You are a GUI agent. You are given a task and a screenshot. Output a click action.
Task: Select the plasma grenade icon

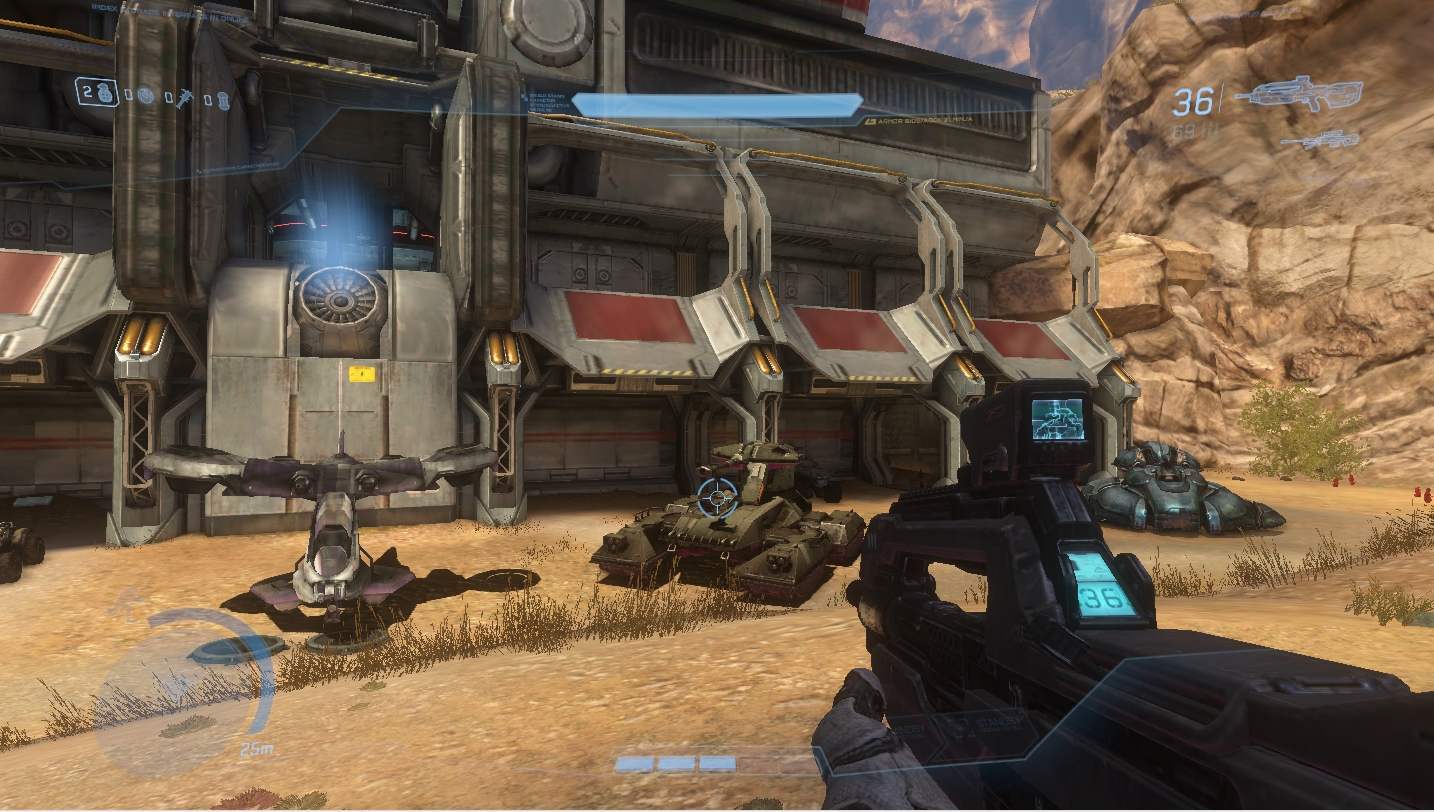coord(145,95)
